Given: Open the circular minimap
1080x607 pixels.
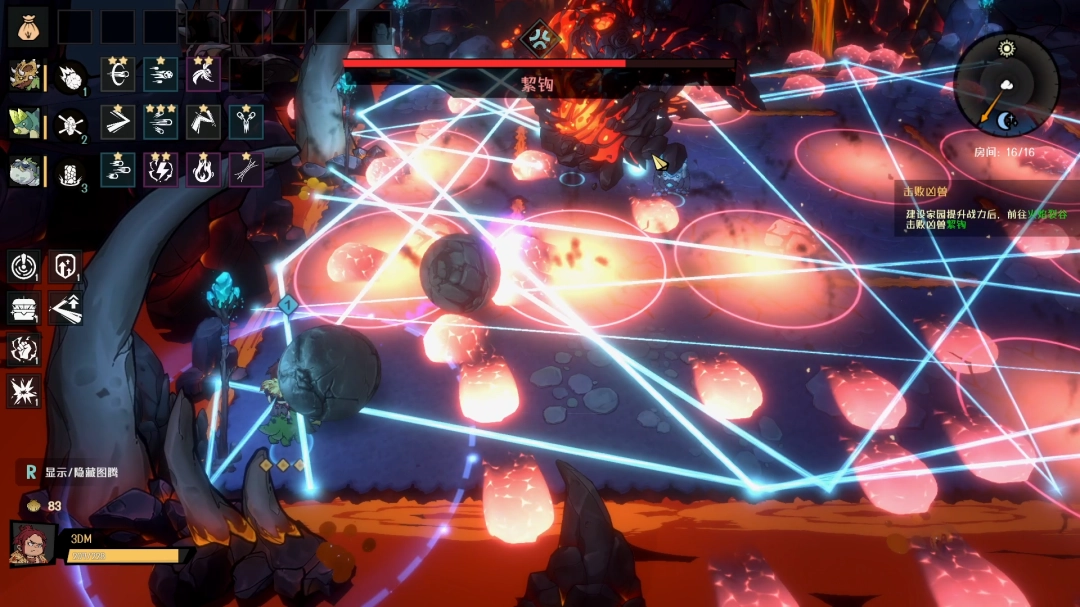Looking at the screenshot, I should click(x=1005, y=85).
